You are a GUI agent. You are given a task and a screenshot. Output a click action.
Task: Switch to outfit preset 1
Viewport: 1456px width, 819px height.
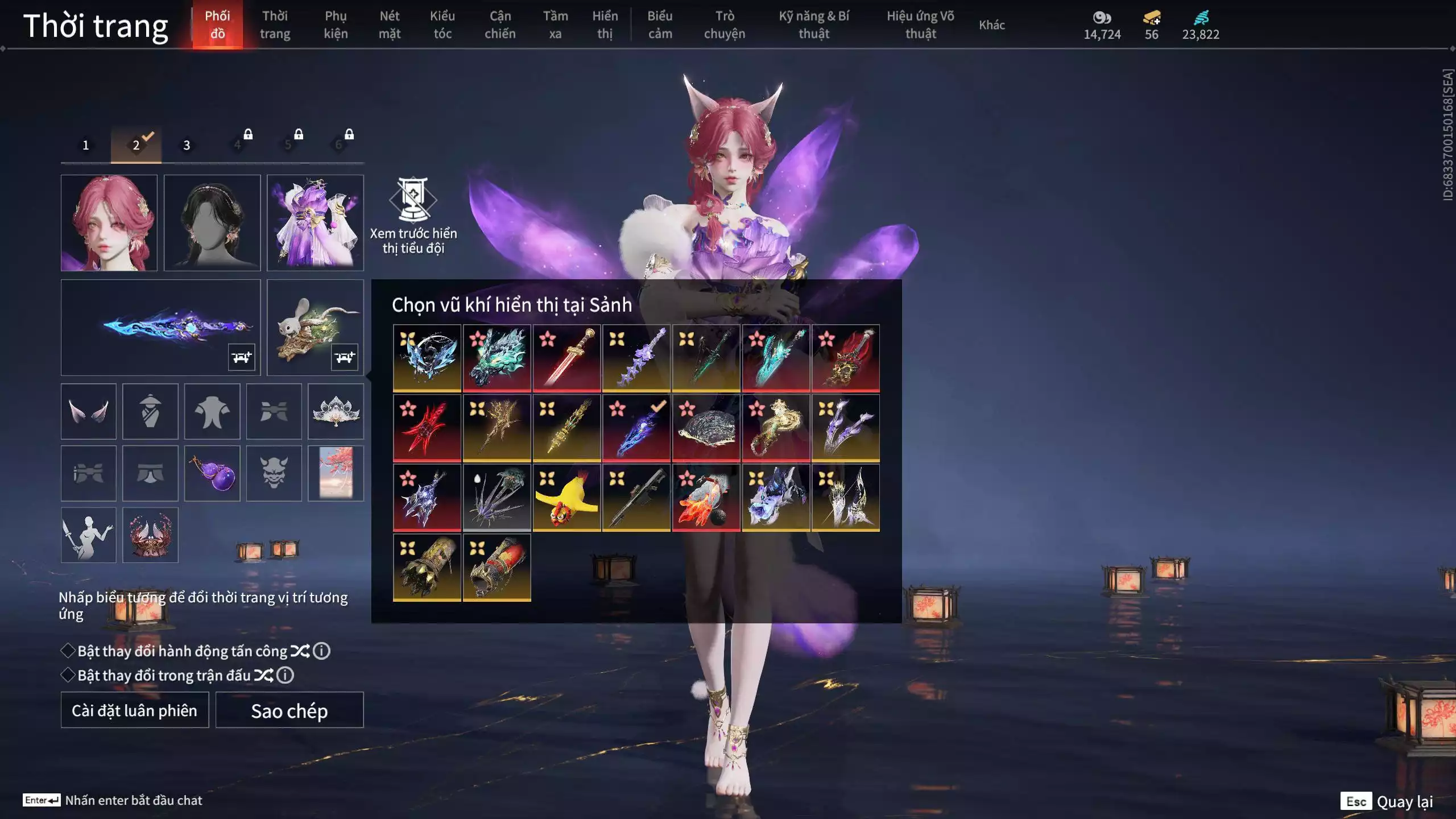tap(86, 145)
